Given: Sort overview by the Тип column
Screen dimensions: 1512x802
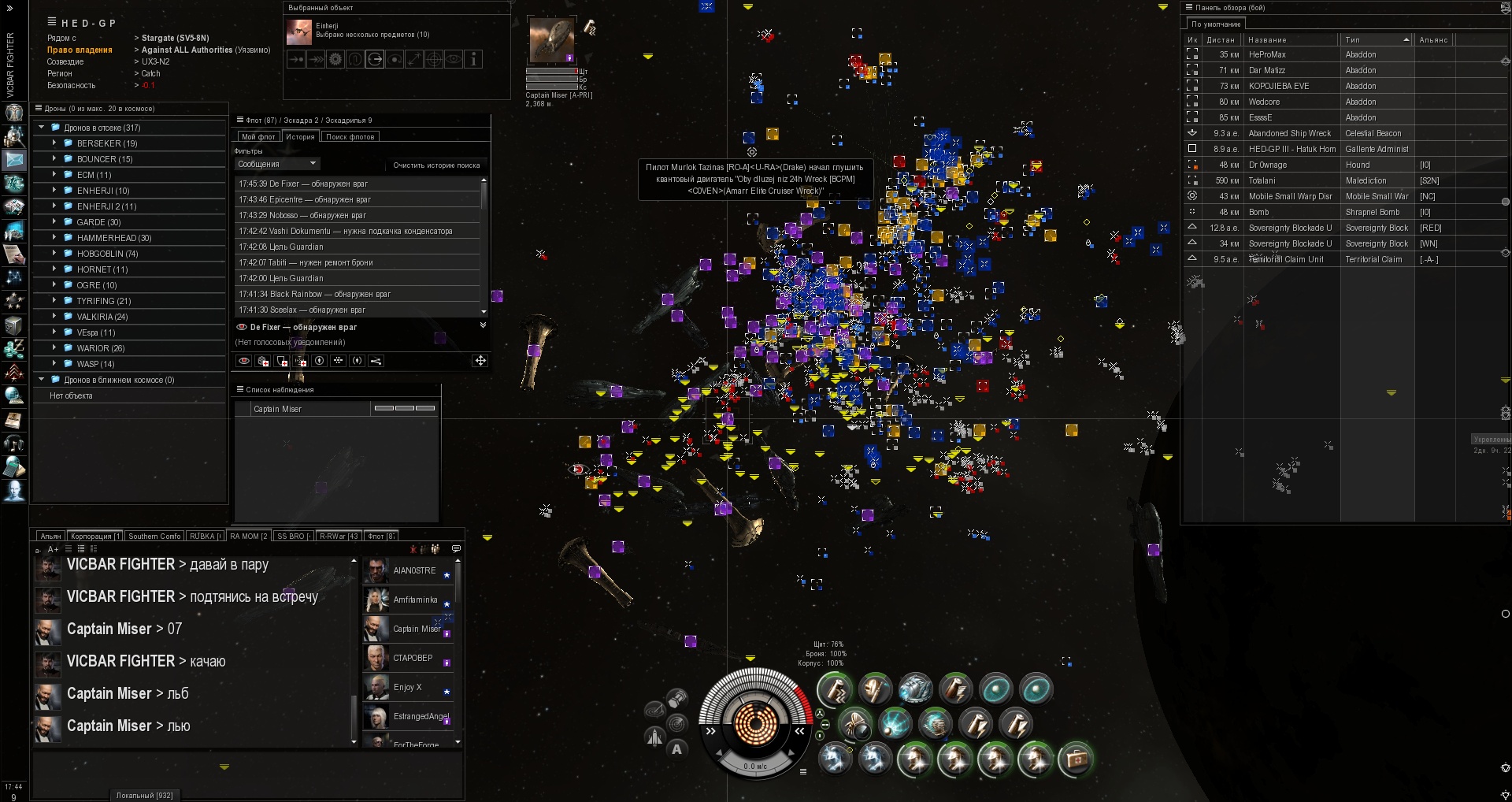Looking at the screenshot, I should (x=1375, y=39).
